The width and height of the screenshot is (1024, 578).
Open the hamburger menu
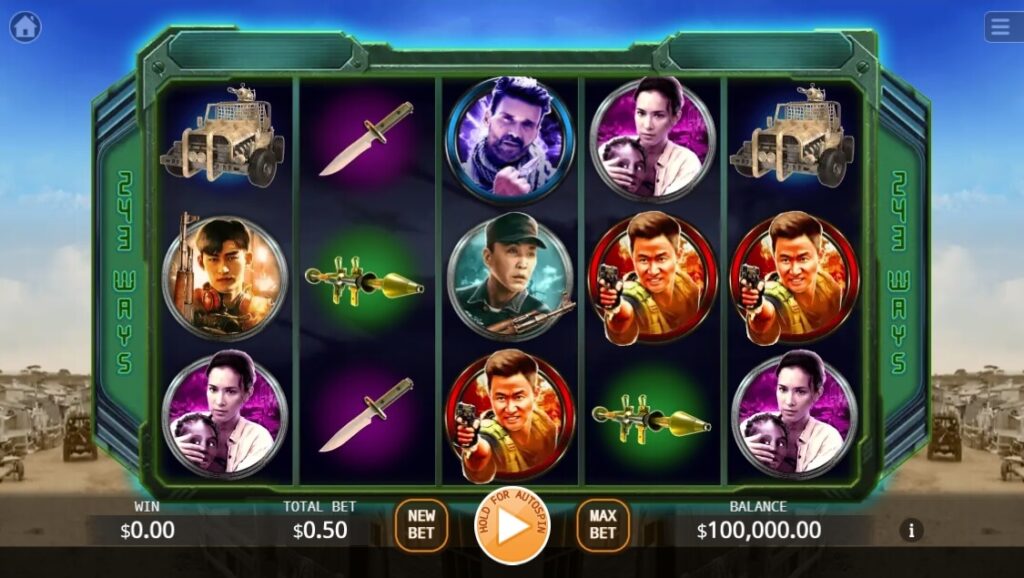point(1002,27)
